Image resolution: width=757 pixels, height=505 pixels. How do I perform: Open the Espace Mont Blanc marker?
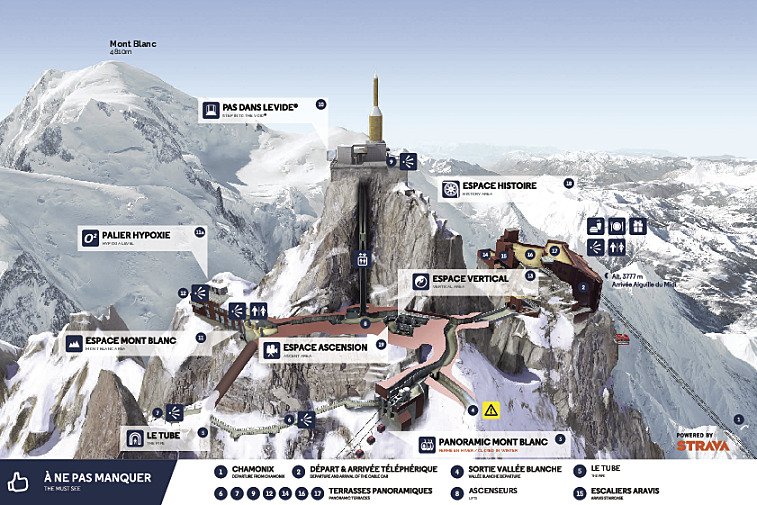125,343
